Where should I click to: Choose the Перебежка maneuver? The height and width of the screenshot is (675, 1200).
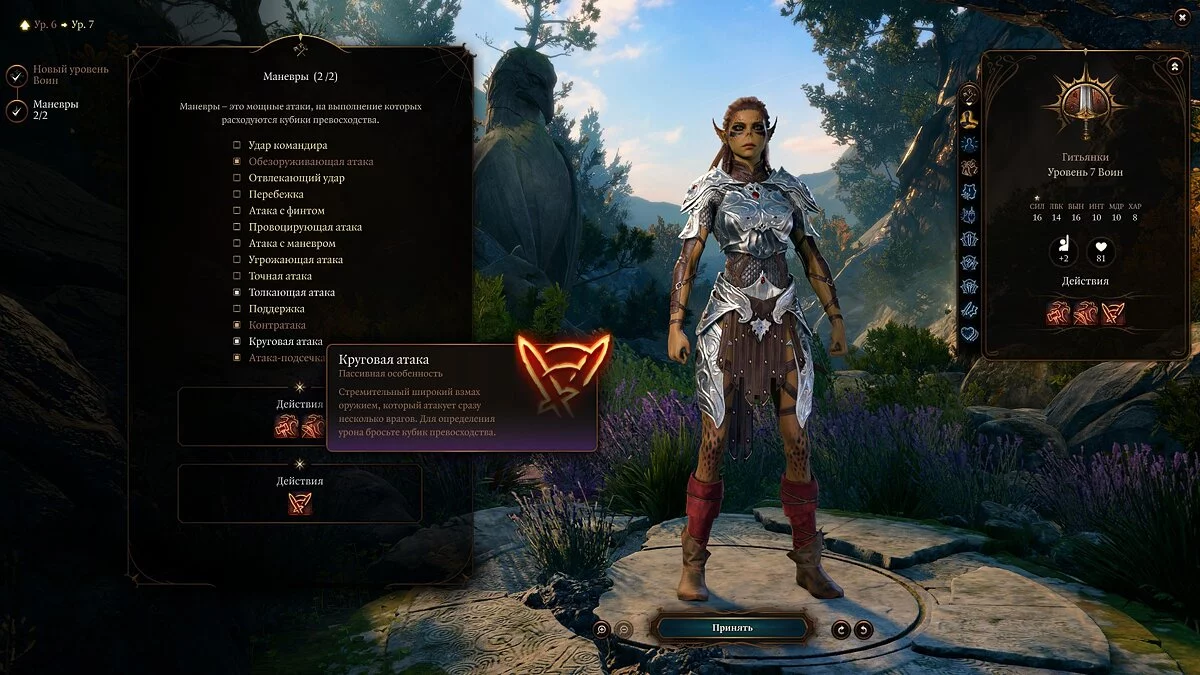coord(237,194)
